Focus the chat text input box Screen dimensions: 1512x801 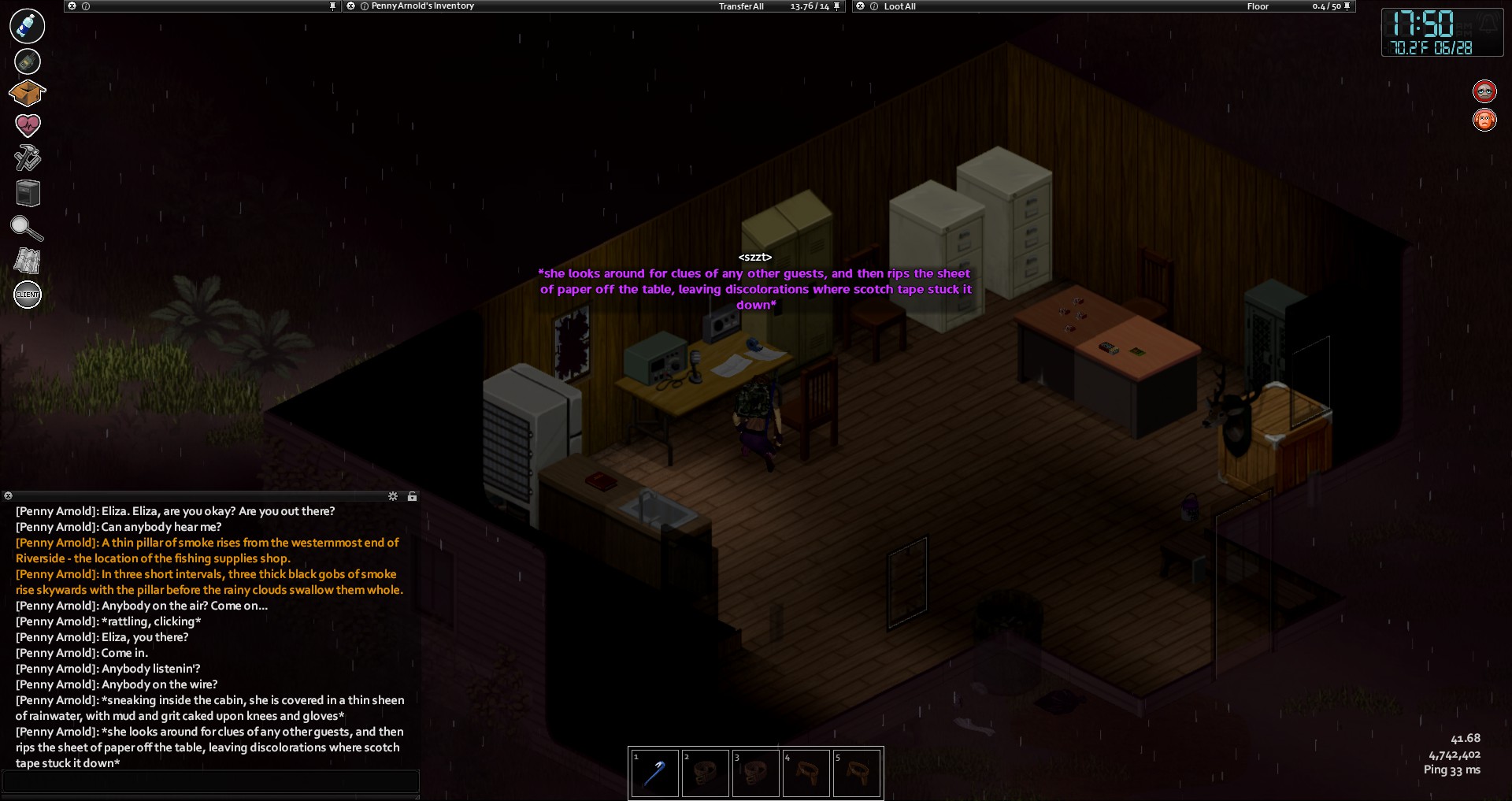[210, 782]
